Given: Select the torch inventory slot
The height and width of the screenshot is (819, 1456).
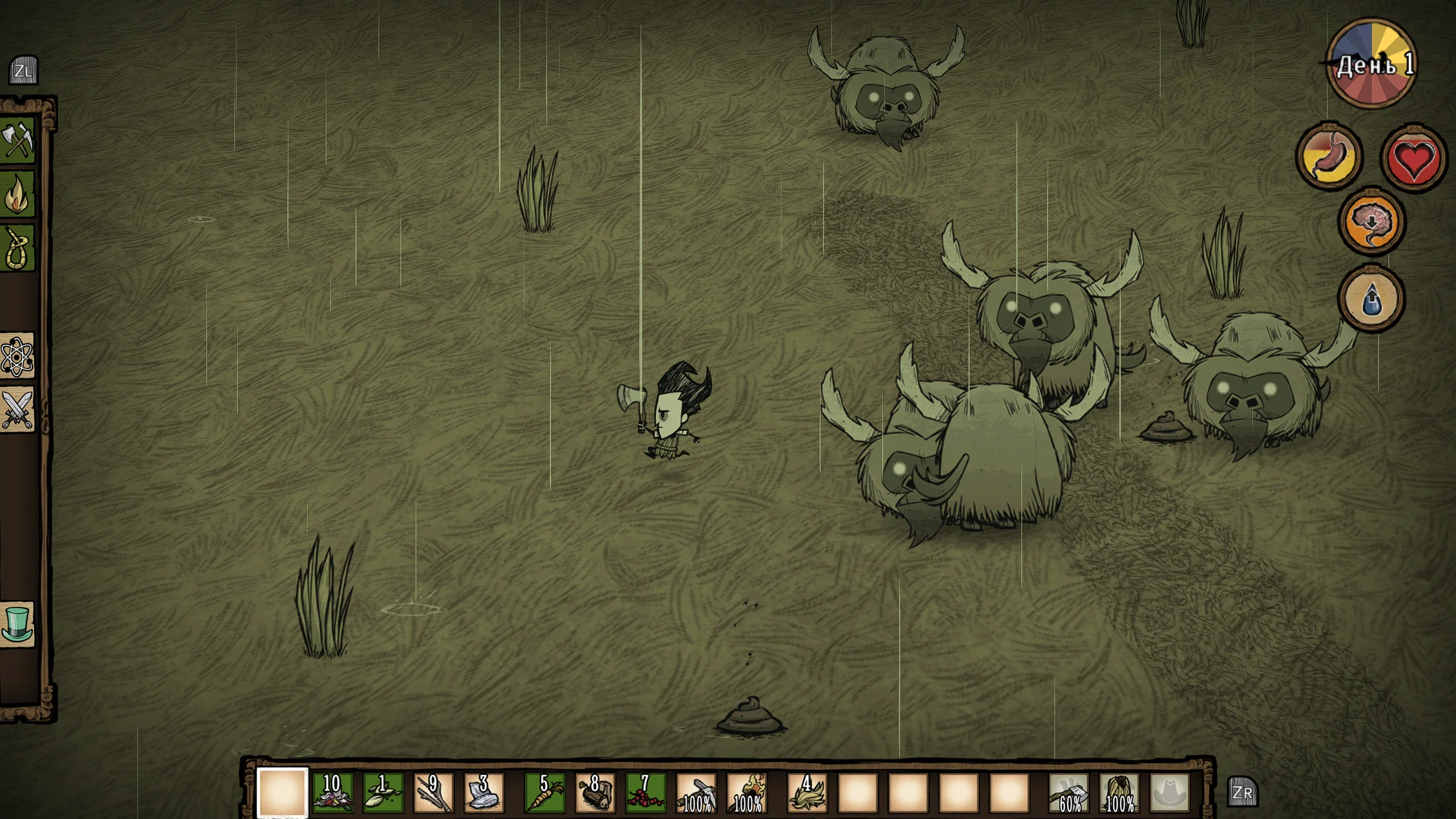Looking at the screenshot, I should coord(747,792).
